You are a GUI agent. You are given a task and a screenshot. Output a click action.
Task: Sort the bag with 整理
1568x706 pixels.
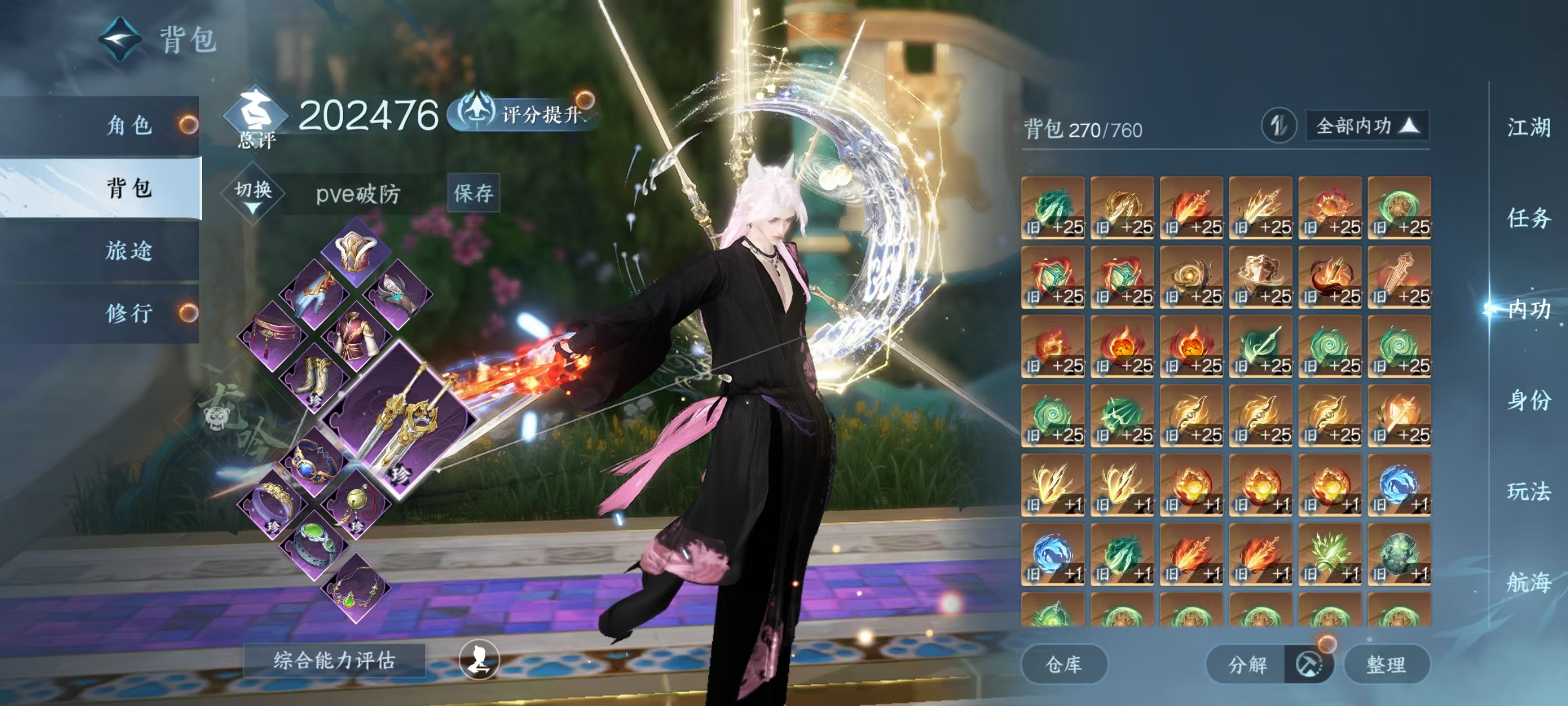(1386, 664)
